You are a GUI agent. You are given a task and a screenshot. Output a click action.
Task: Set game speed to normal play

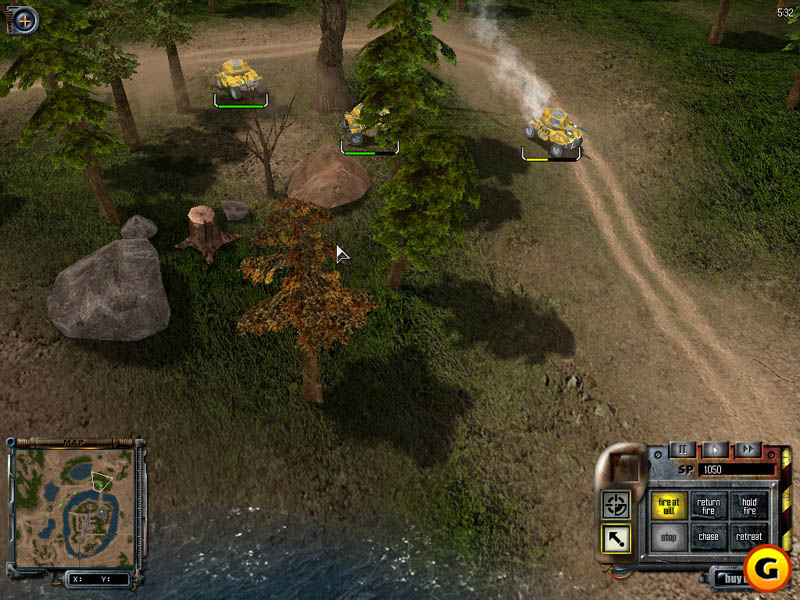(x=714, y=450)
